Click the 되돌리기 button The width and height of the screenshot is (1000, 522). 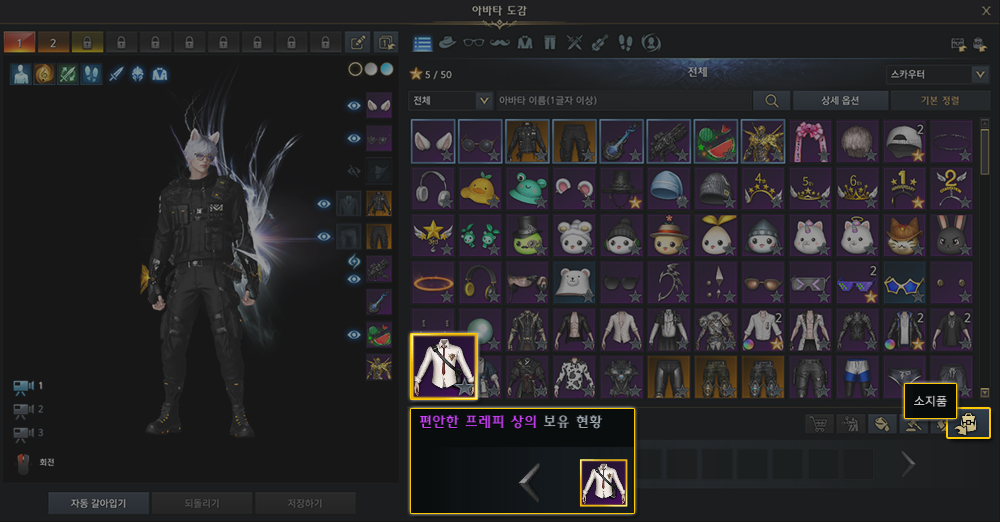[x=201, y=502]
